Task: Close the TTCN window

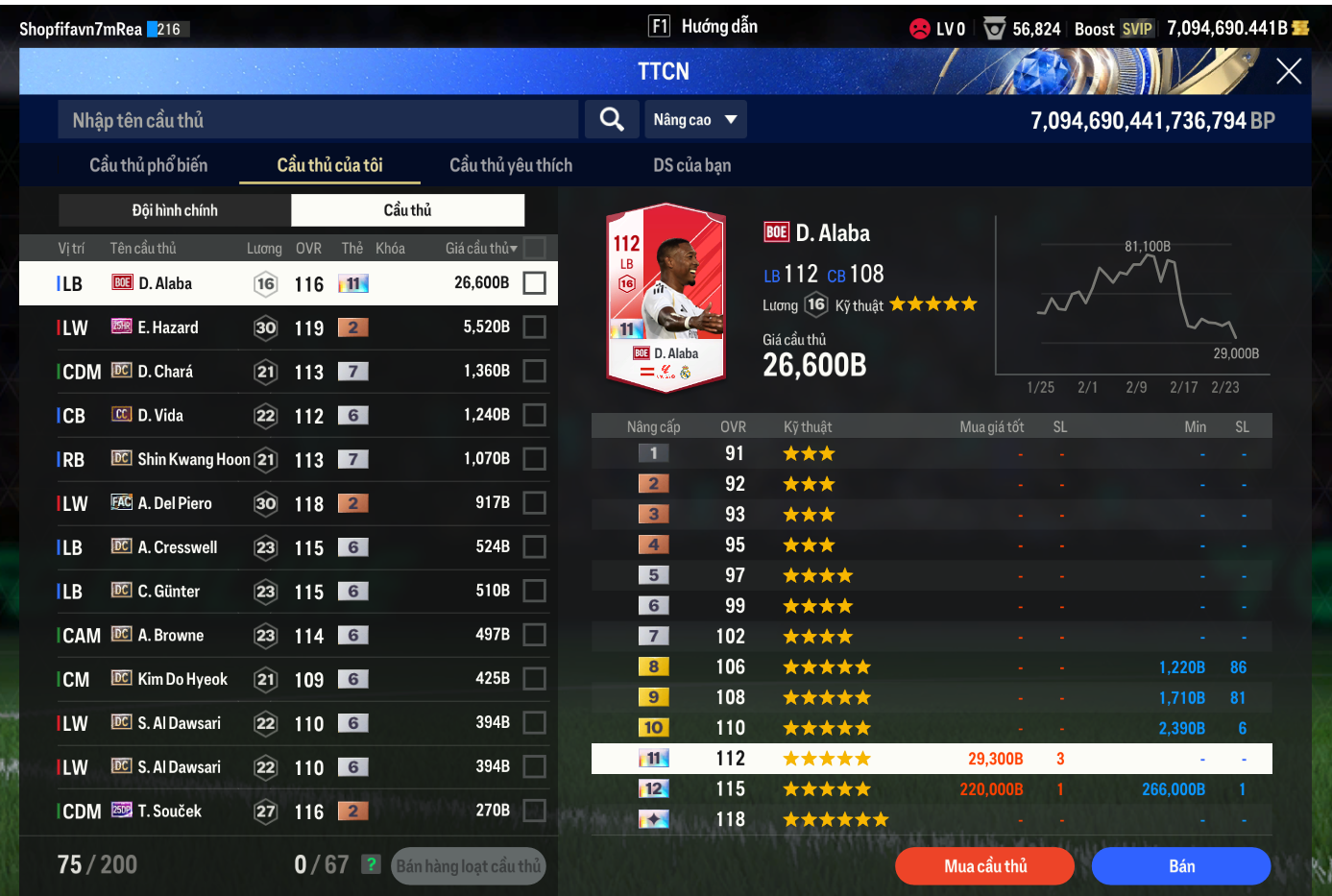Action: tap(1288, 71)
